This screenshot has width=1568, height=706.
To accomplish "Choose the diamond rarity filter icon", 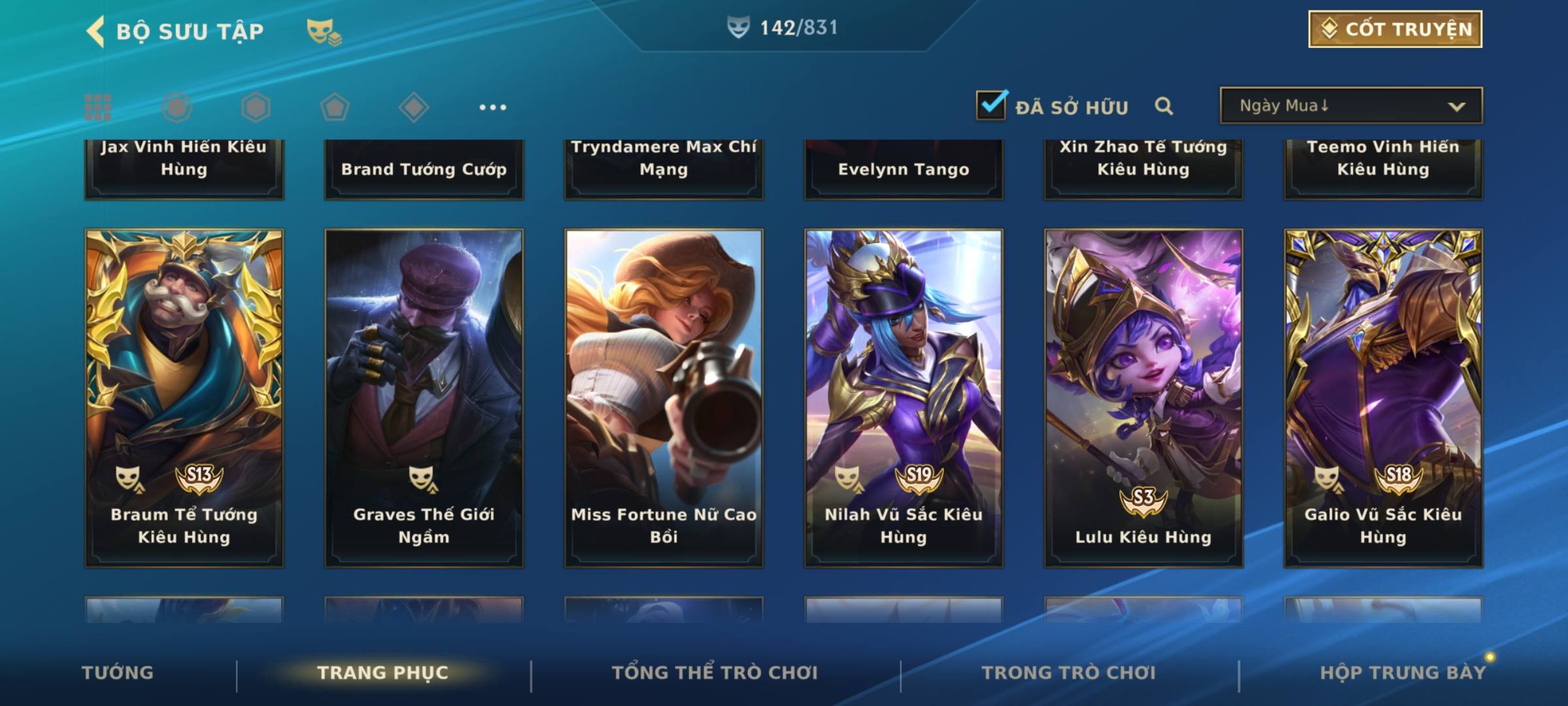I will tap(414, 107).
